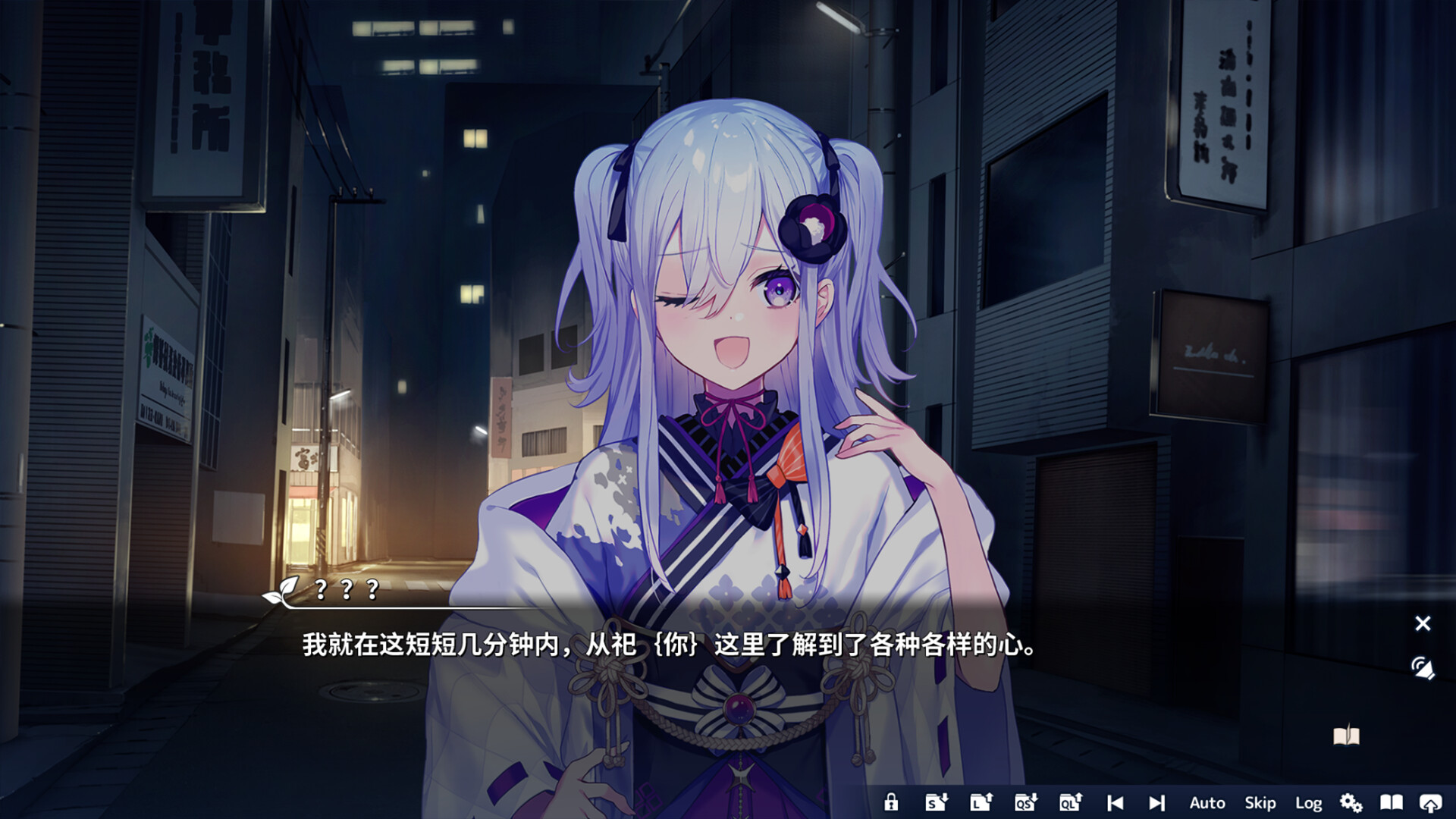Enable Auto reading mode
Viewport: 1456px width, 819px height.
[1206, 802]
